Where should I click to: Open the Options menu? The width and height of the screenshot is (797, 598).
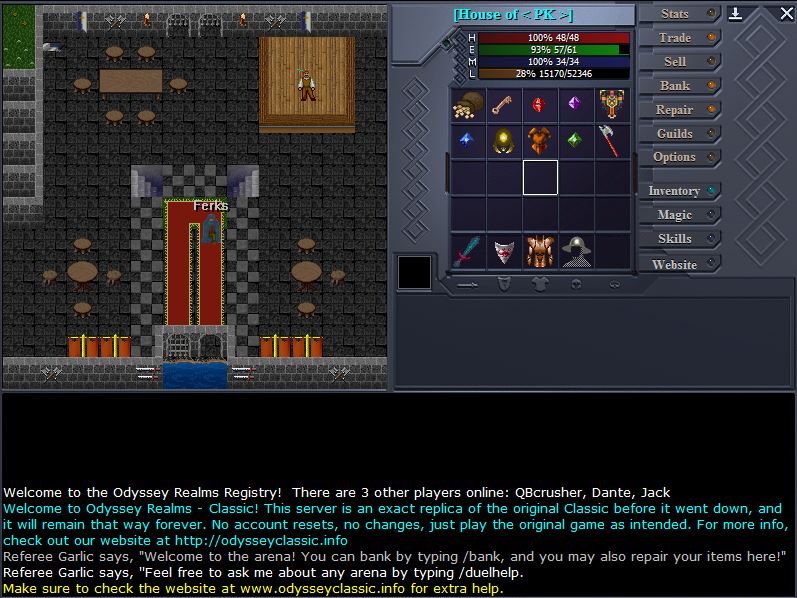(678, 157)
